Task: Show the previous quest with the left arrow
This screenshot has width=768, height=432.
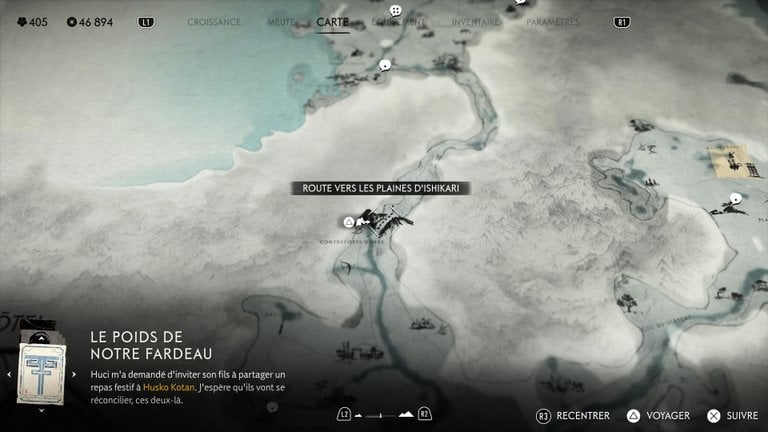Action: click(9, 374)
